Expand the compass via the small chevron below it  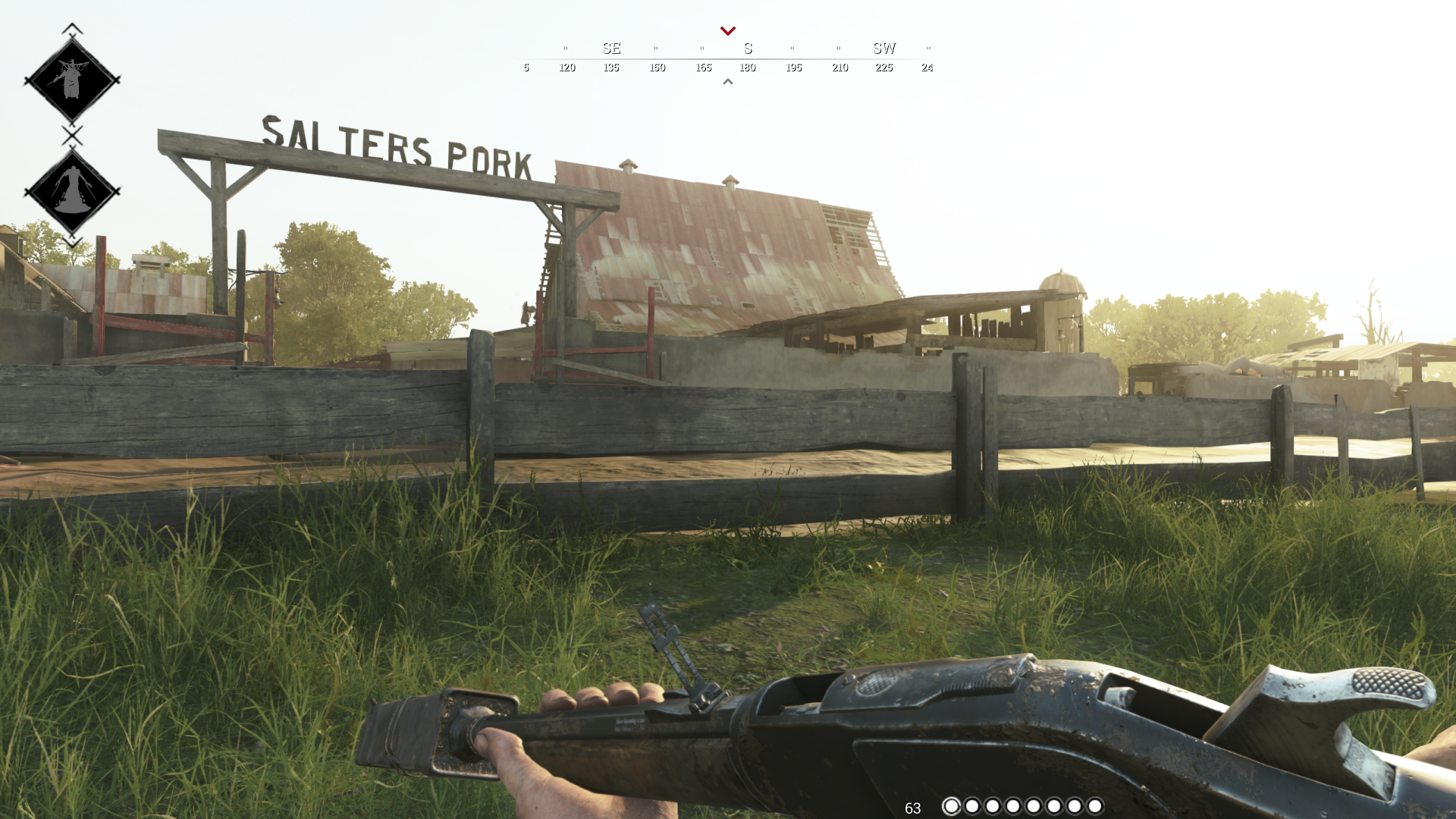coord(728,81)
